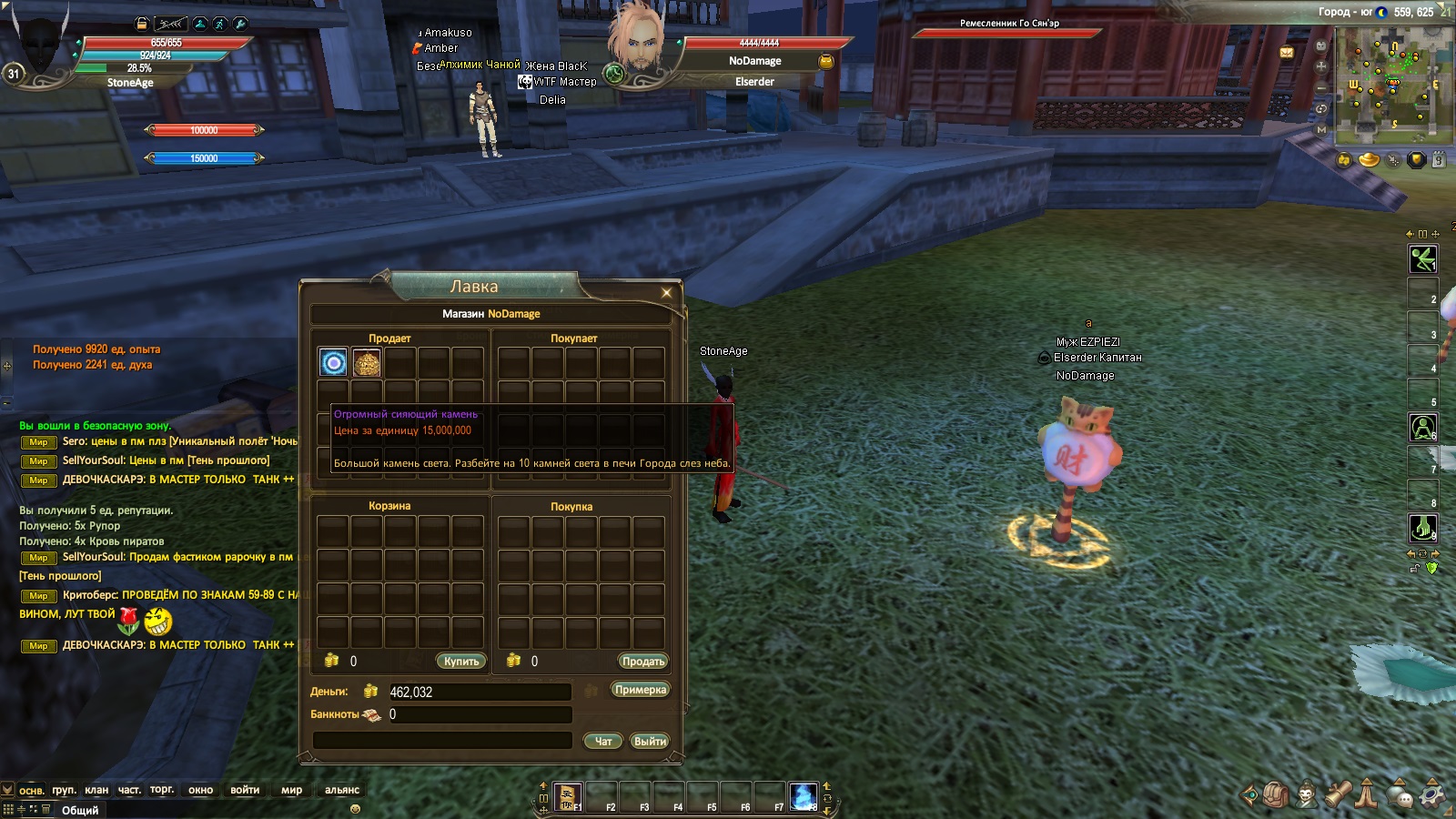
Task: Open the Примерка try-on preview
Action: click(x=640, y=690)
